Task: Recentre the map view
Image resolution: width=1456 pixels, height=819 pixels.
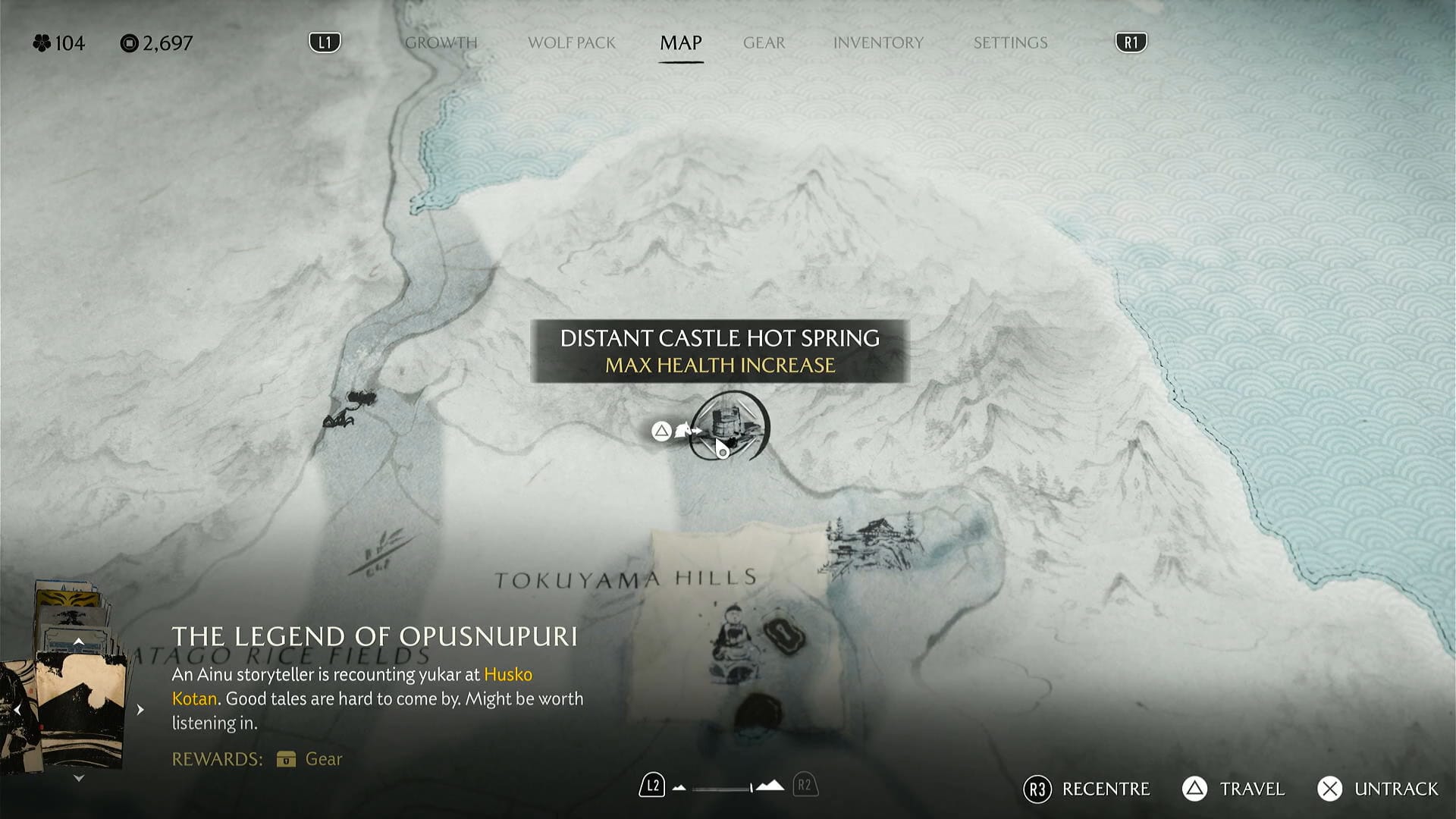Action: [1087, 789]
